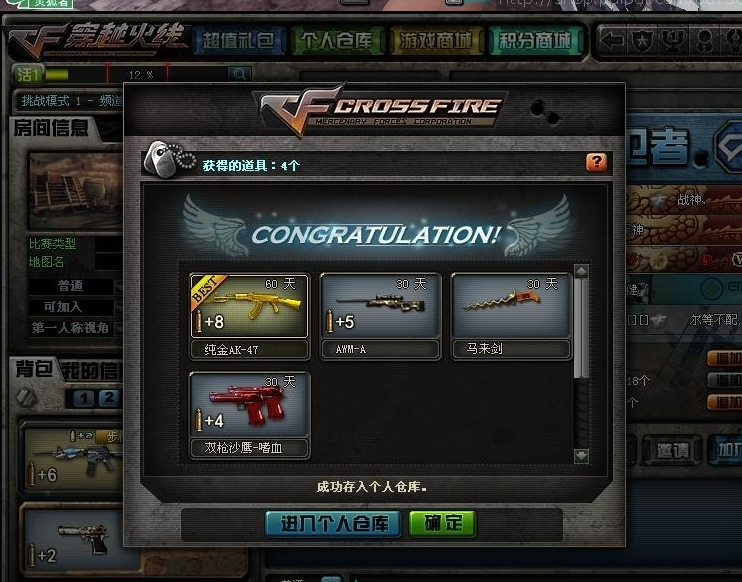The height and width of the screenshot is (582, 742).
Task: Open the orange question mark help
Action: 596,162
